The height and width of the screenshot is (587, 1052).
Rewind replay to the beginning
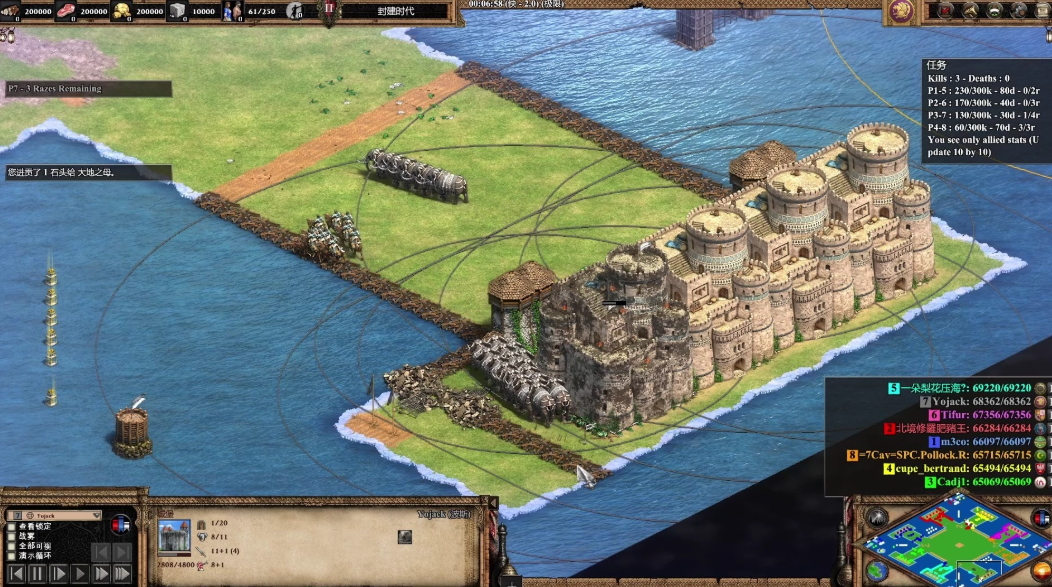15,574
